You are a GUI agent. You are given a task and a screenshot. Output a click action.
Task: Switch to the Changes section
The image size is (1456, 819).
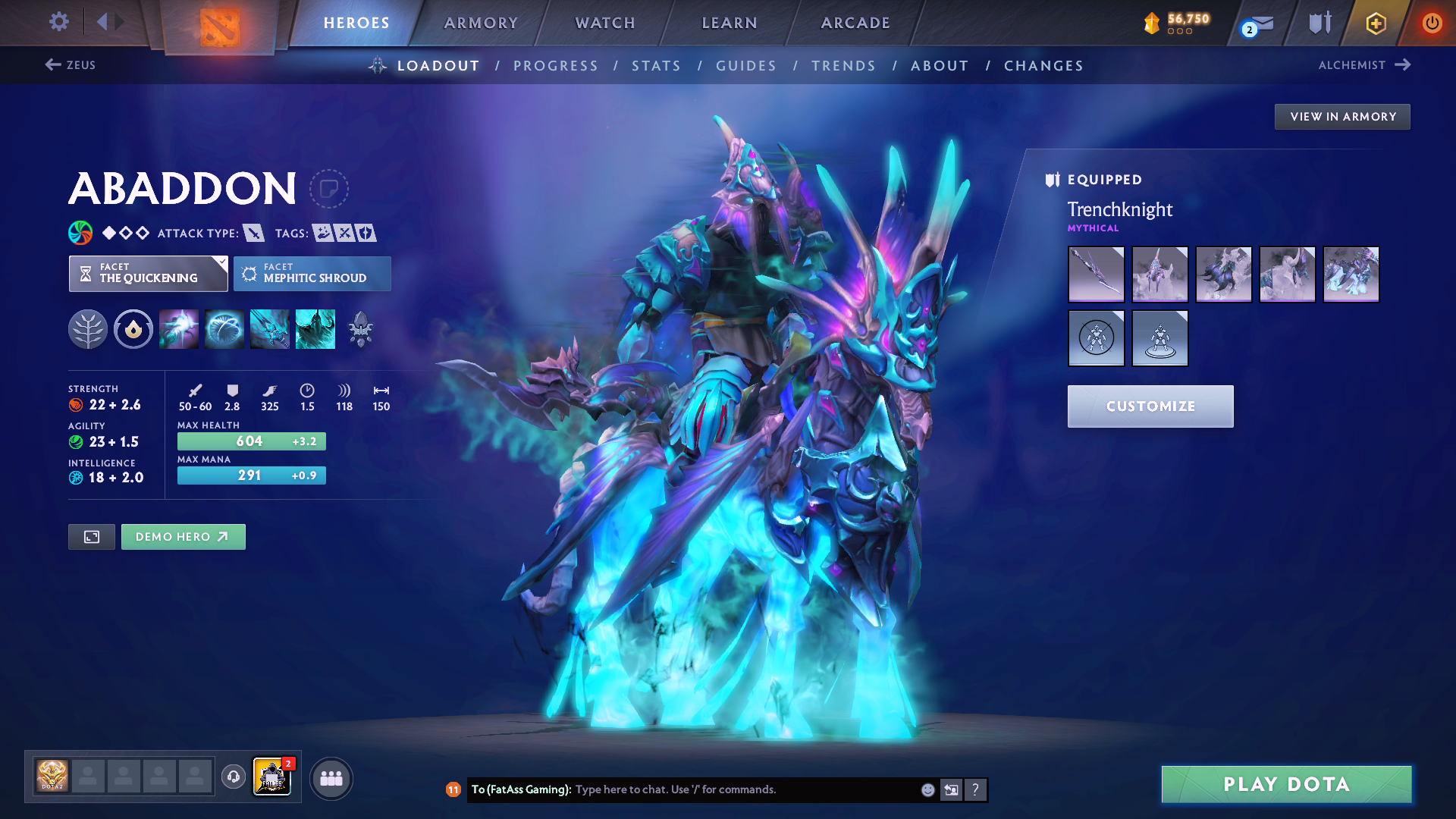click(1043, 66)
